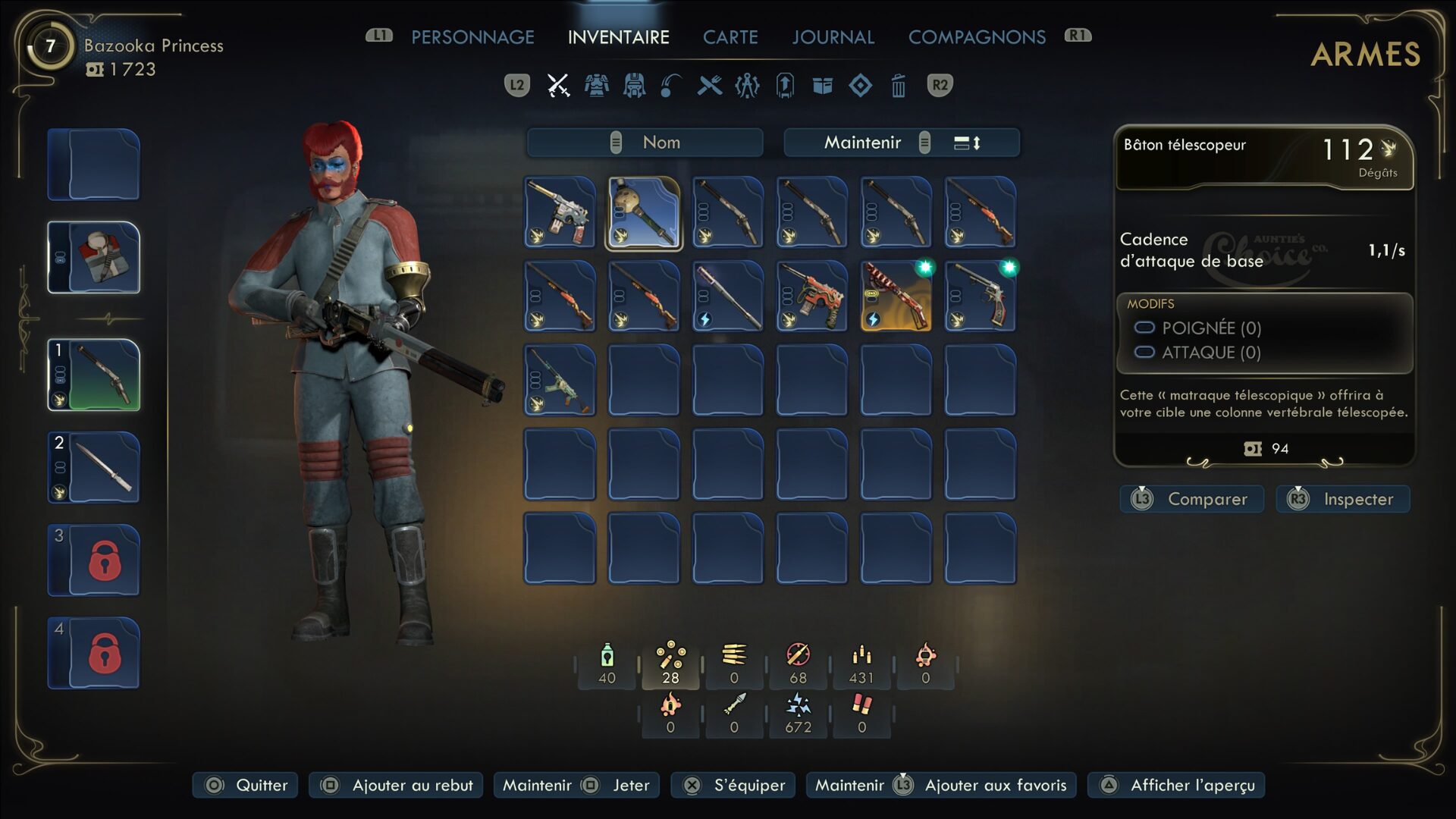
Task: Select the gold-background striped weapon slot
Action: pyautogui.click(x=896, y=297)
